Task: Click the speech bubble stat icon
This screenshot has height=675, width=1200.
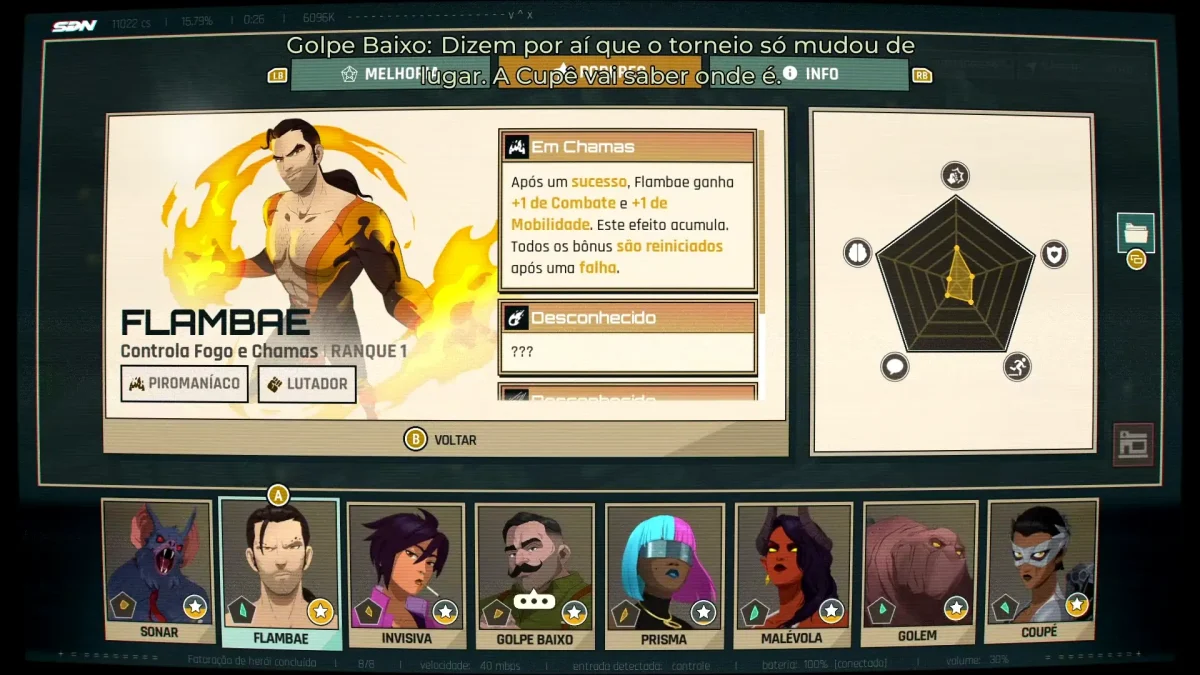Action: (x=895, y=367)
